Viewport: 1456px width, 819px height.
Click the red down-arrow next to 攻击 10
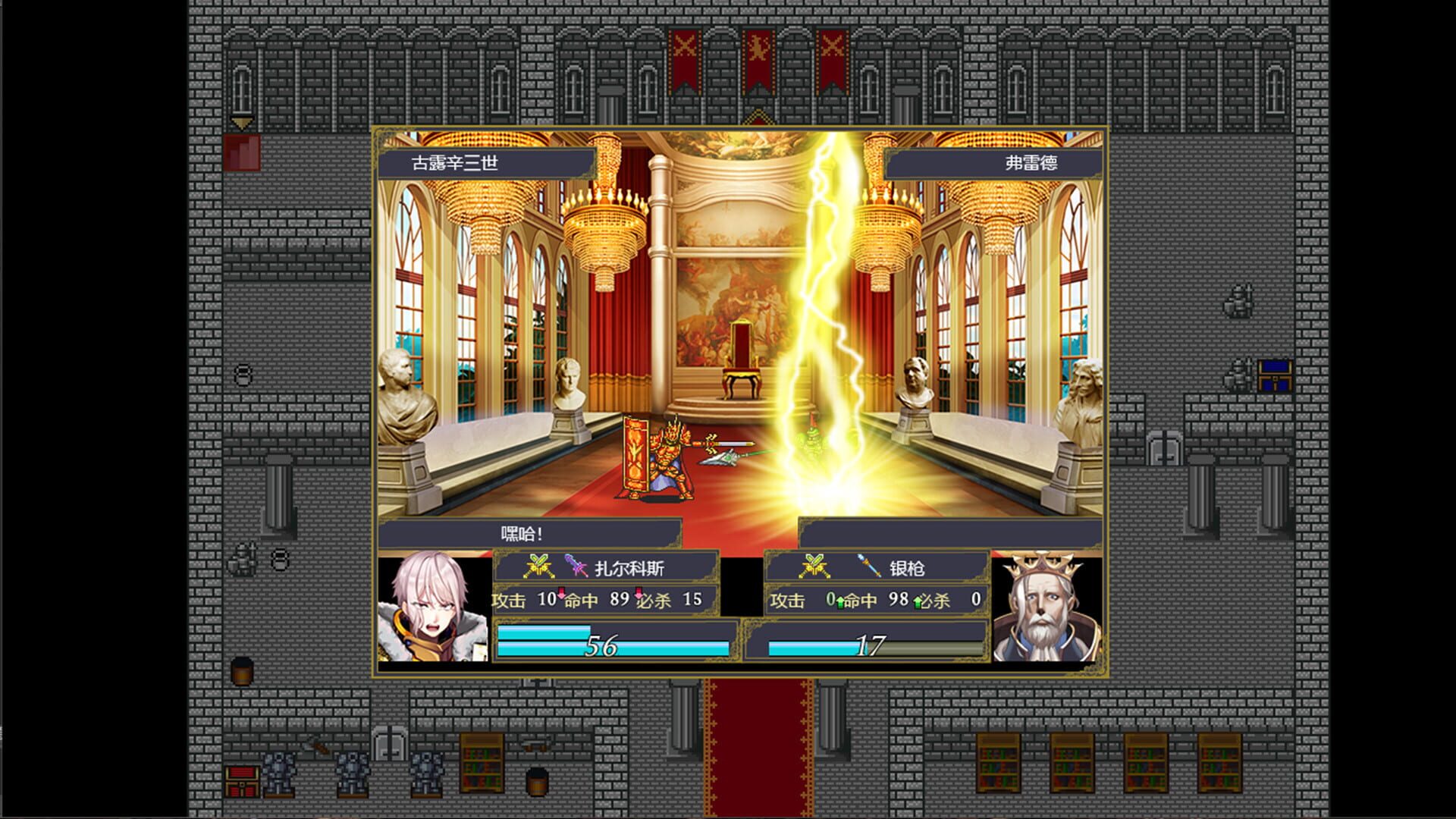coord(560,595)
